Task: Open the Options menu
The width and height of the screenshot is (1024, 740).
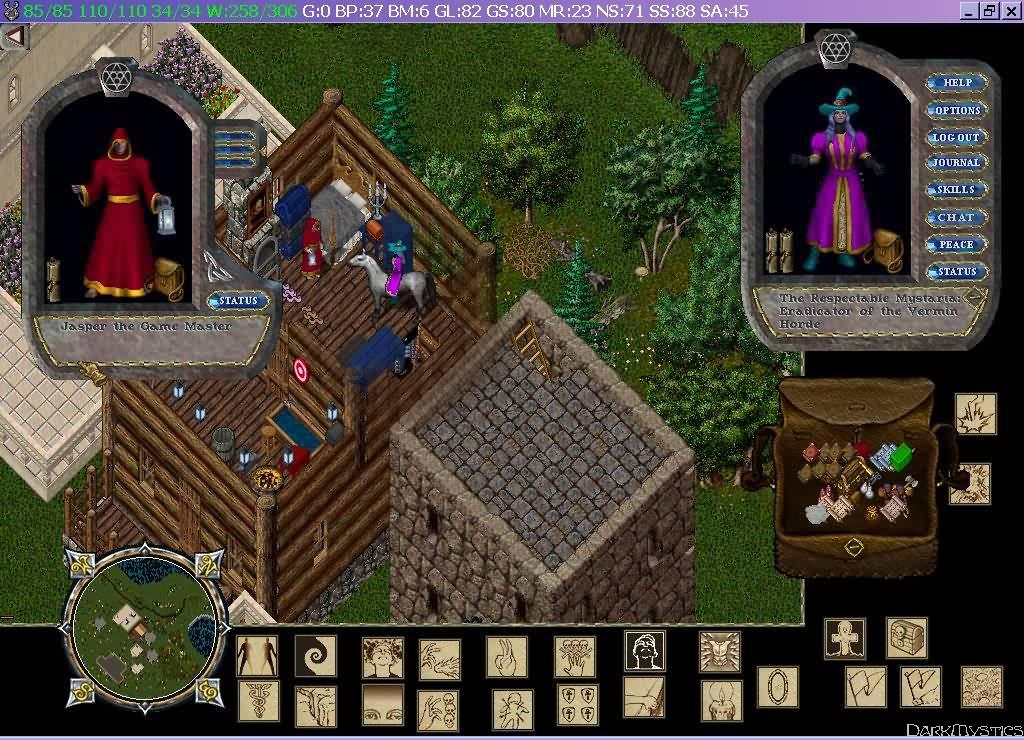Action: (x=956, y=110)
